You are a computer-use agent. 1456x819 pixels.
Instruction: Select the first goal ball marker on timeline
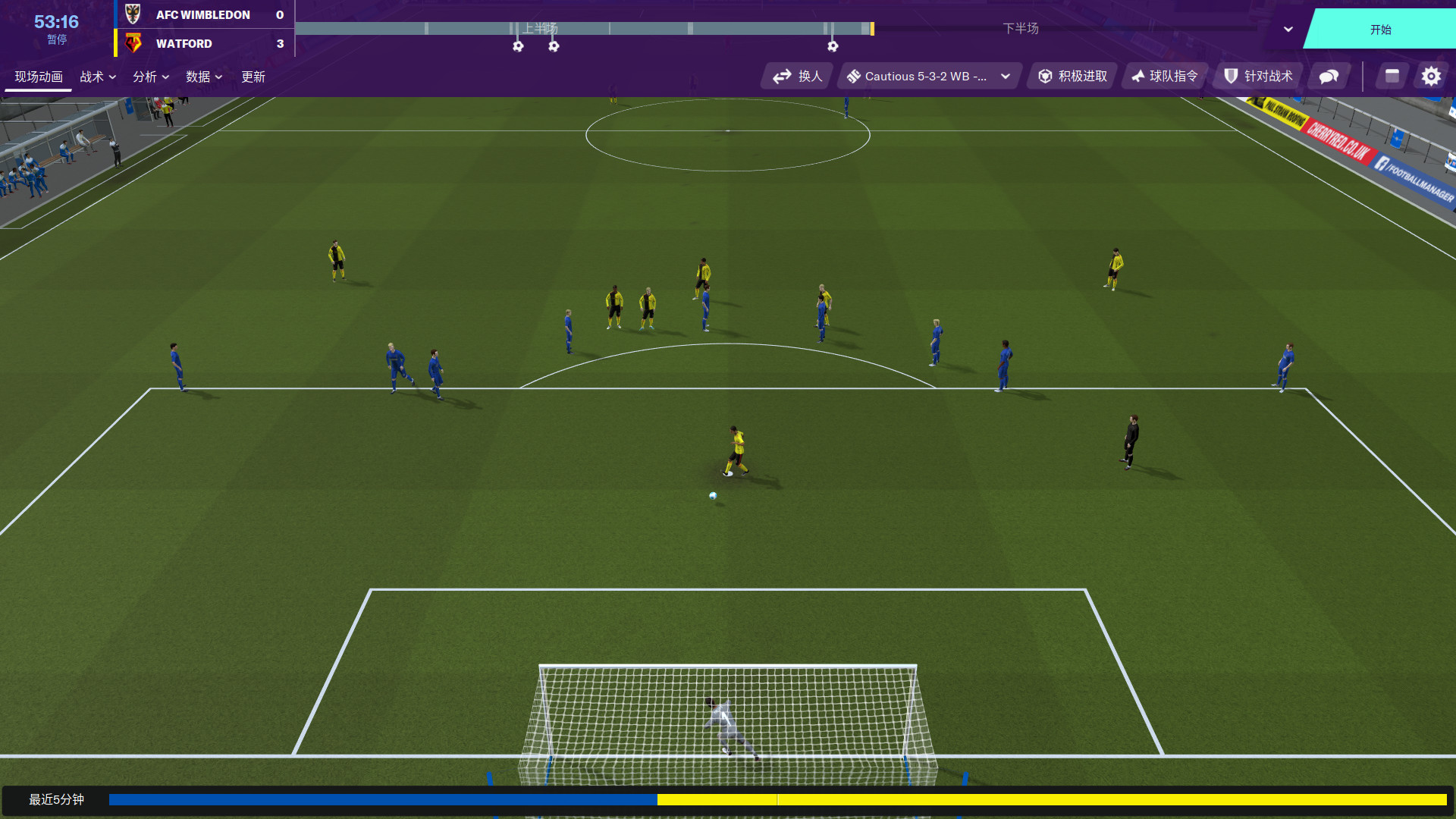517,46
